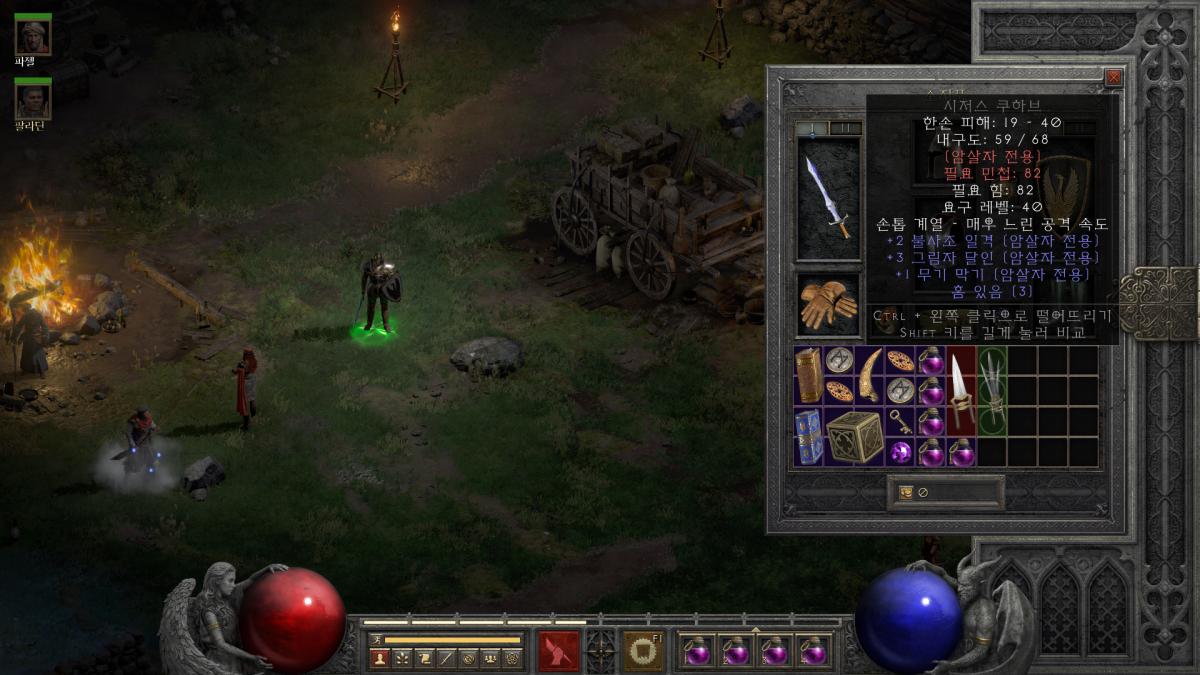
Task: Pick up the blue tome in inventory
Action: pos(809,436)
